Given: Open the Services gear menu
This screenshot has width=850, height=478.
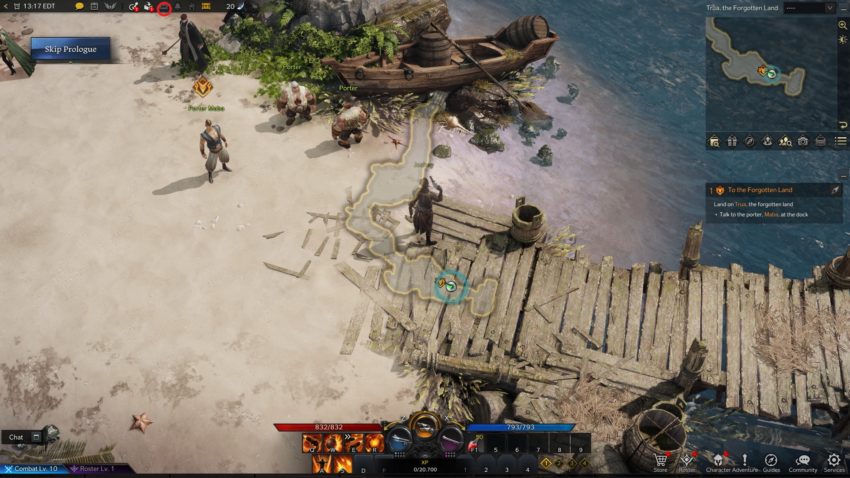Looking at the screenshot, I should [x=834, y=461].
